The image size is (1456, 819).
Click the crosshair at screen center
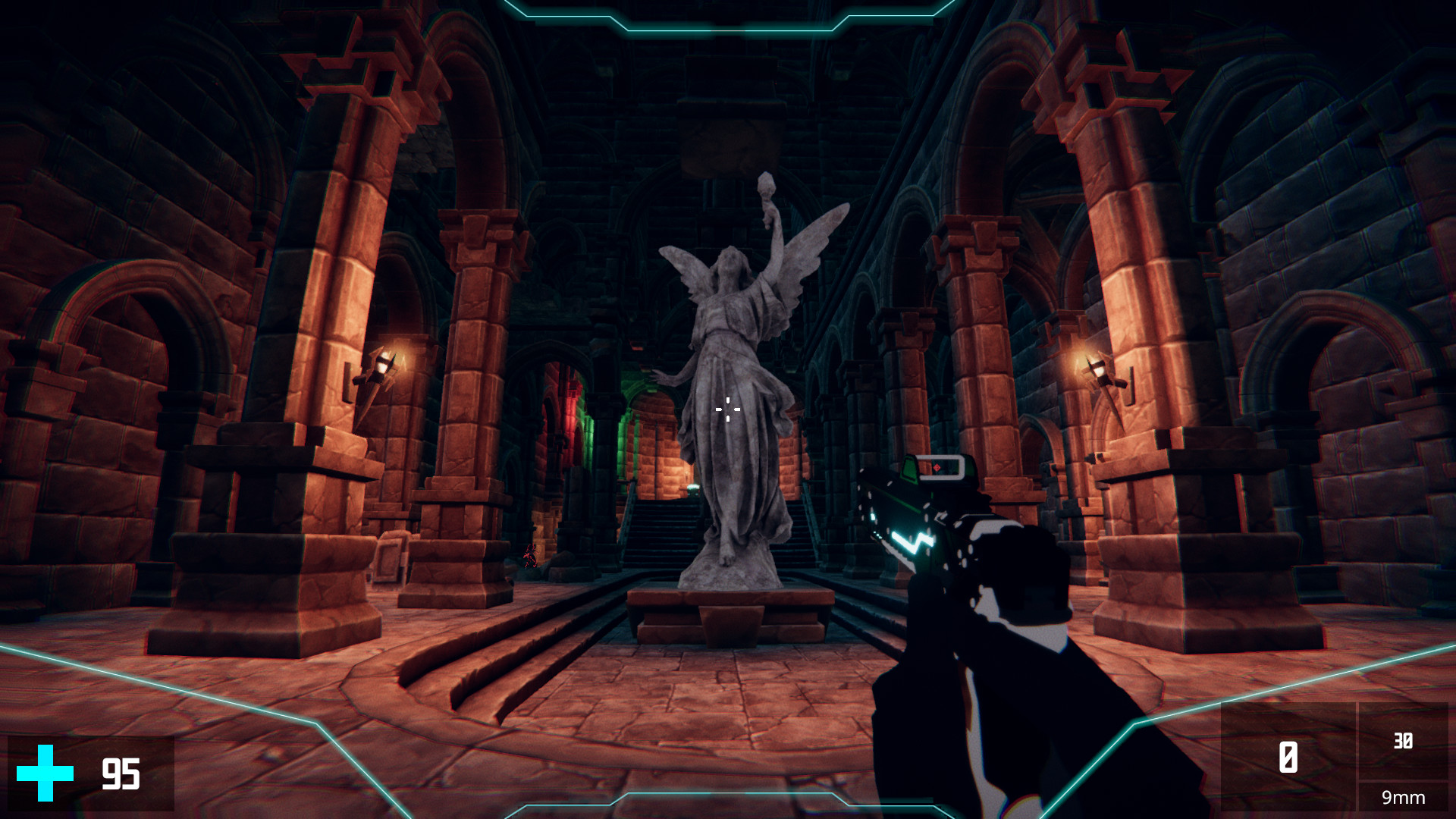click(727, 409)
